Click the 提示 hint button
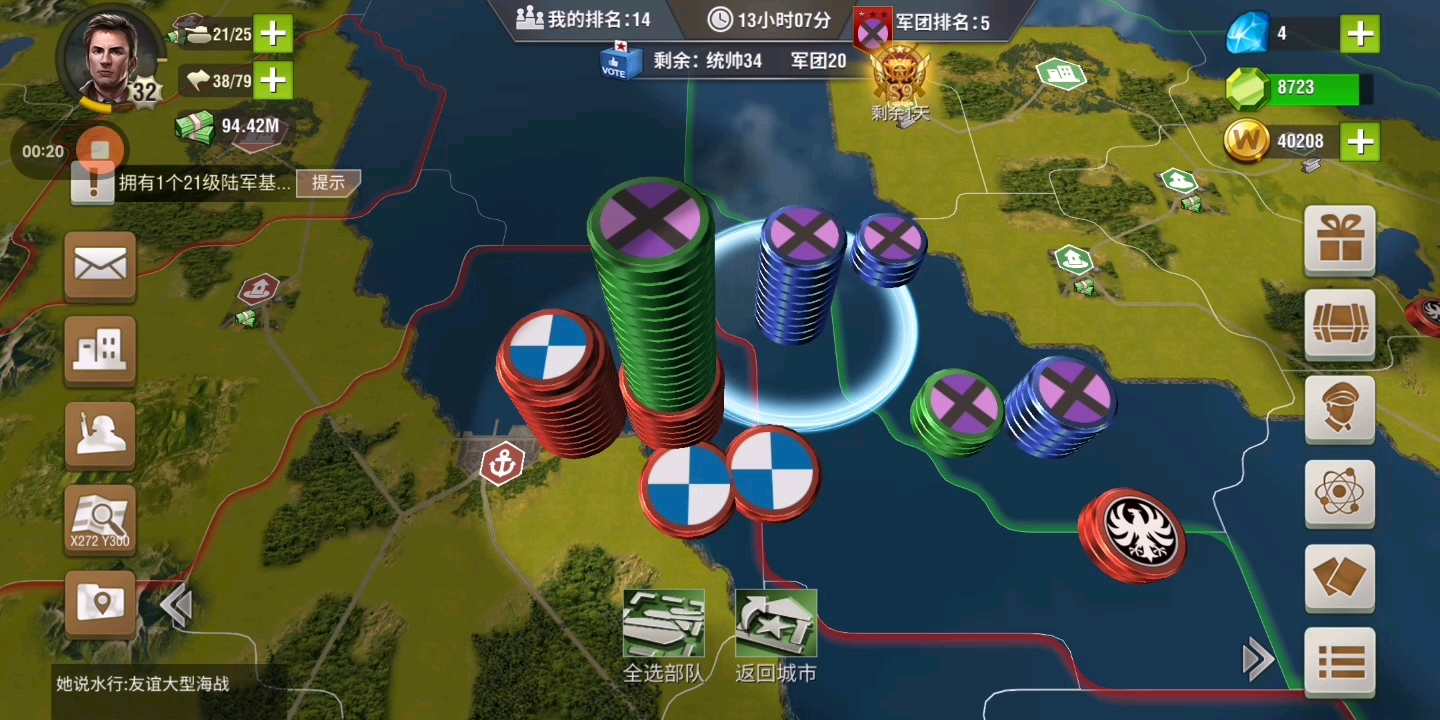 tap(328, 182)
